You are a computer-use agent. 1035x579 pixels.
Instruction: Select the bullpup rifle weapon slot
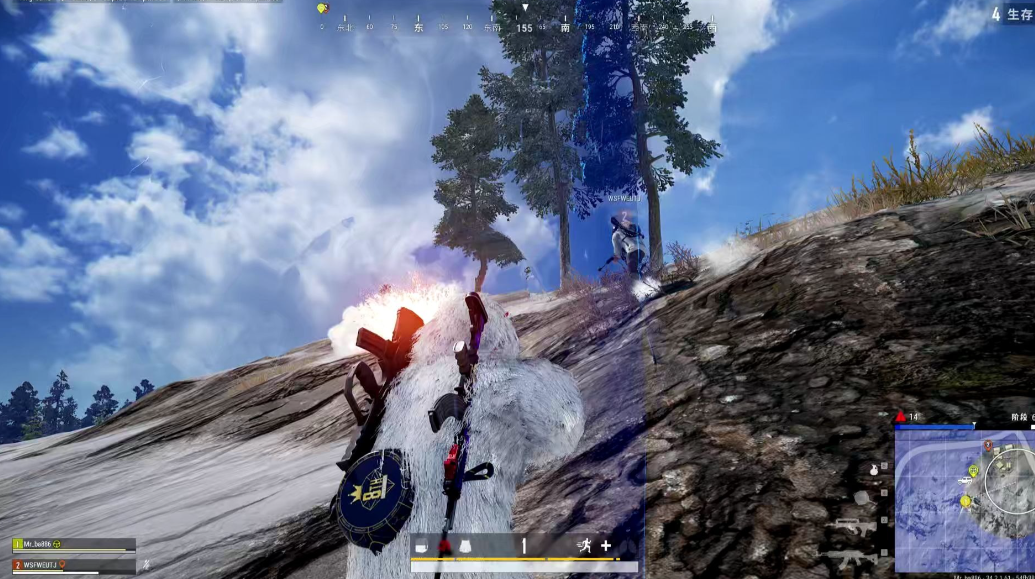point(854,527)
